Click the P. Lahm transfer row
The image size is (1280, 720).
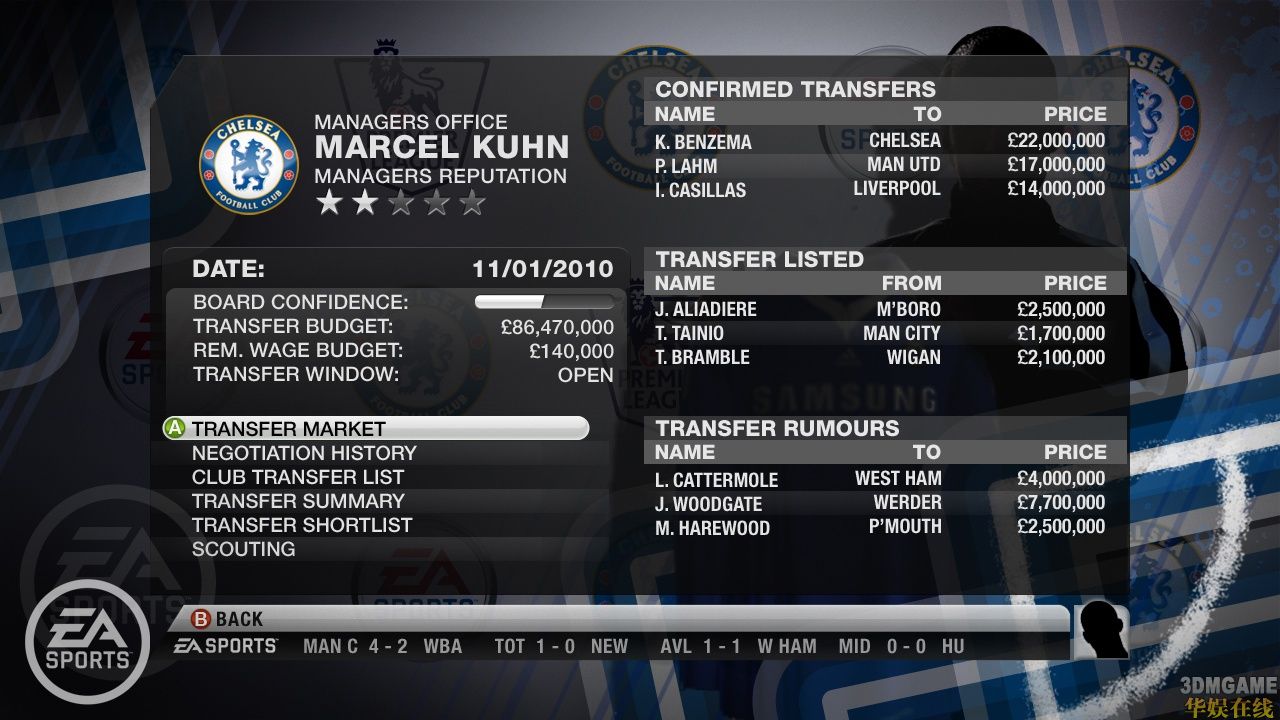point(880,165)
